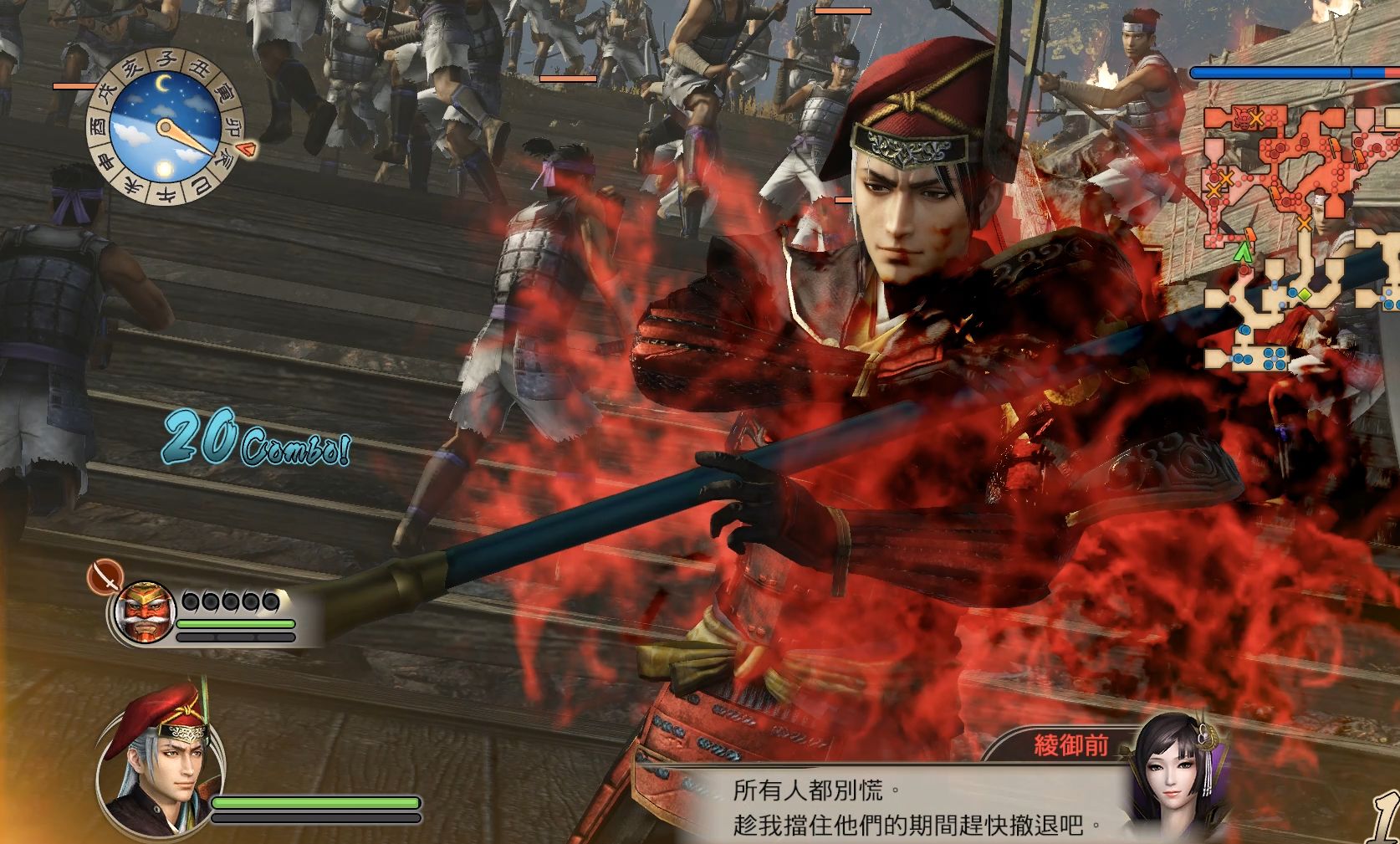Click the glowing sun icon on the time dial
This screenshot has width=1400, height=844.
(x=164, y=167)
